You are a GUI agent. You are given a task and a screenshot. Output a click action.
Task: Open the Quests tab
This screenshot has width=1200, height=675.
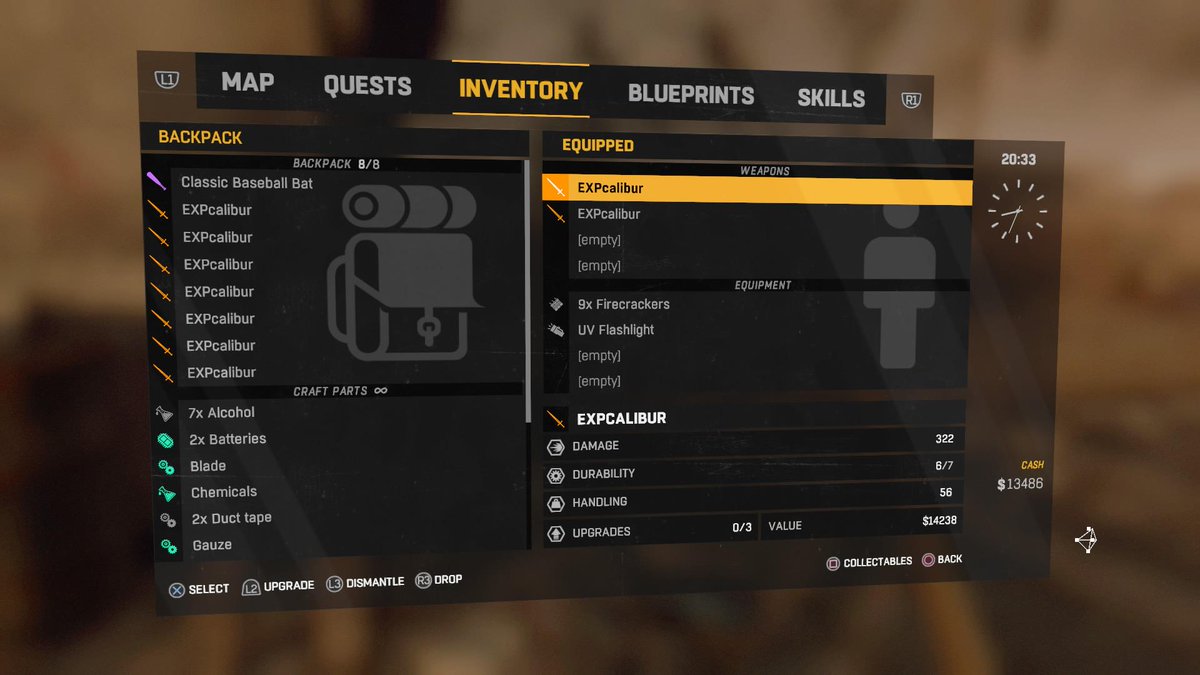[x=367, y=86]
